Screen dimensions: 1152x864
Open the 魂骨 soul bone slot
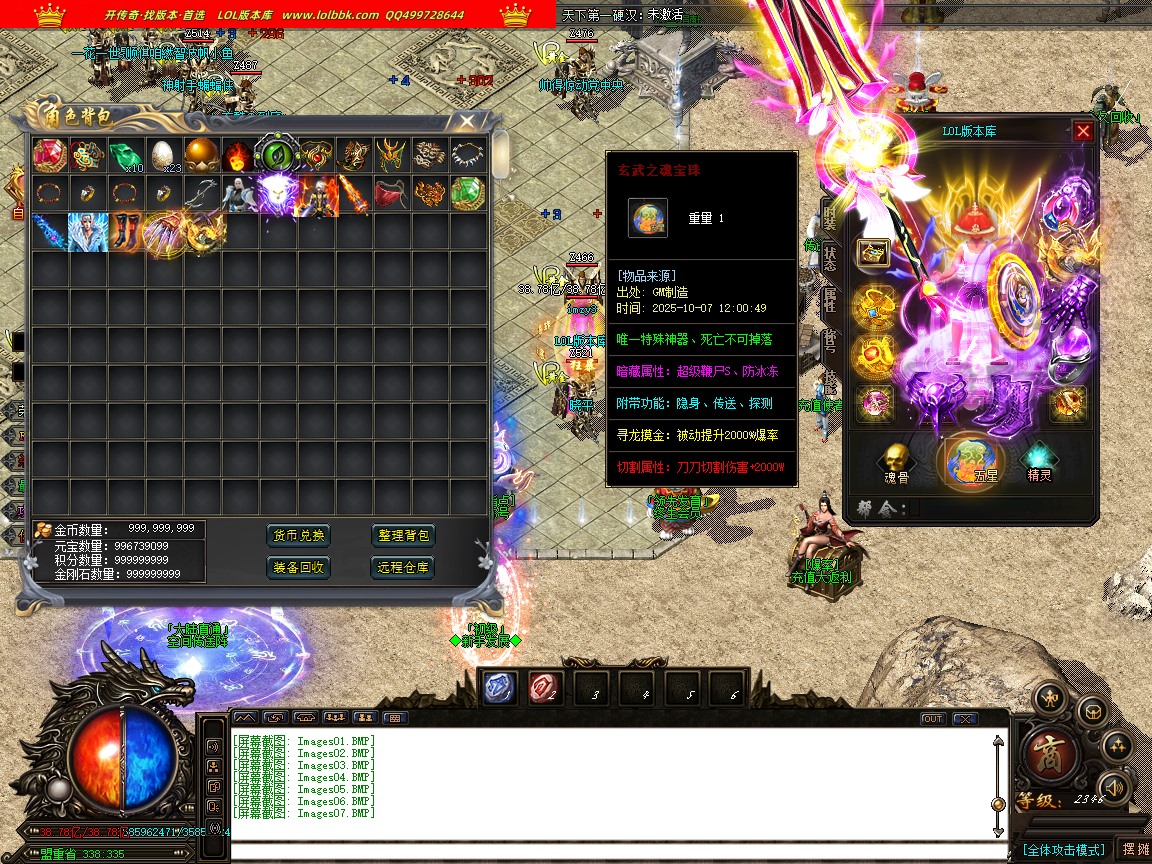(x=896, y=461)
